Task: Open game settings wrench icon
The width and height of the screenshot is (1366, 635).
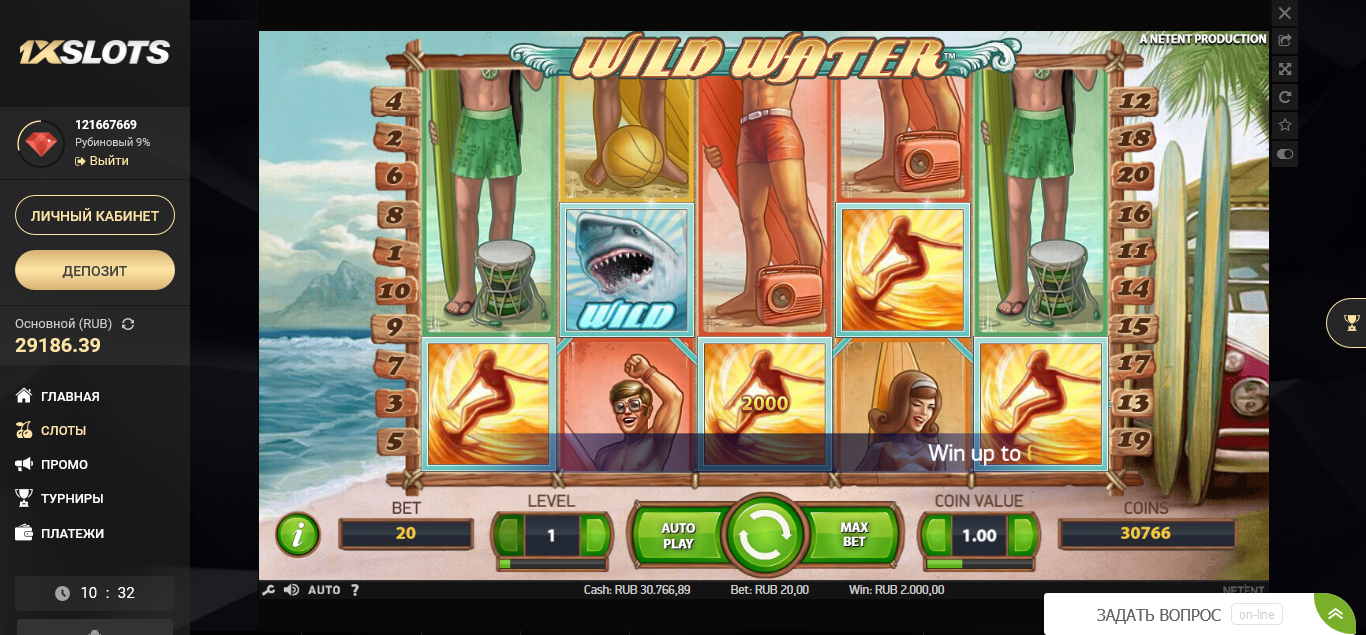Action: [269, 590]
